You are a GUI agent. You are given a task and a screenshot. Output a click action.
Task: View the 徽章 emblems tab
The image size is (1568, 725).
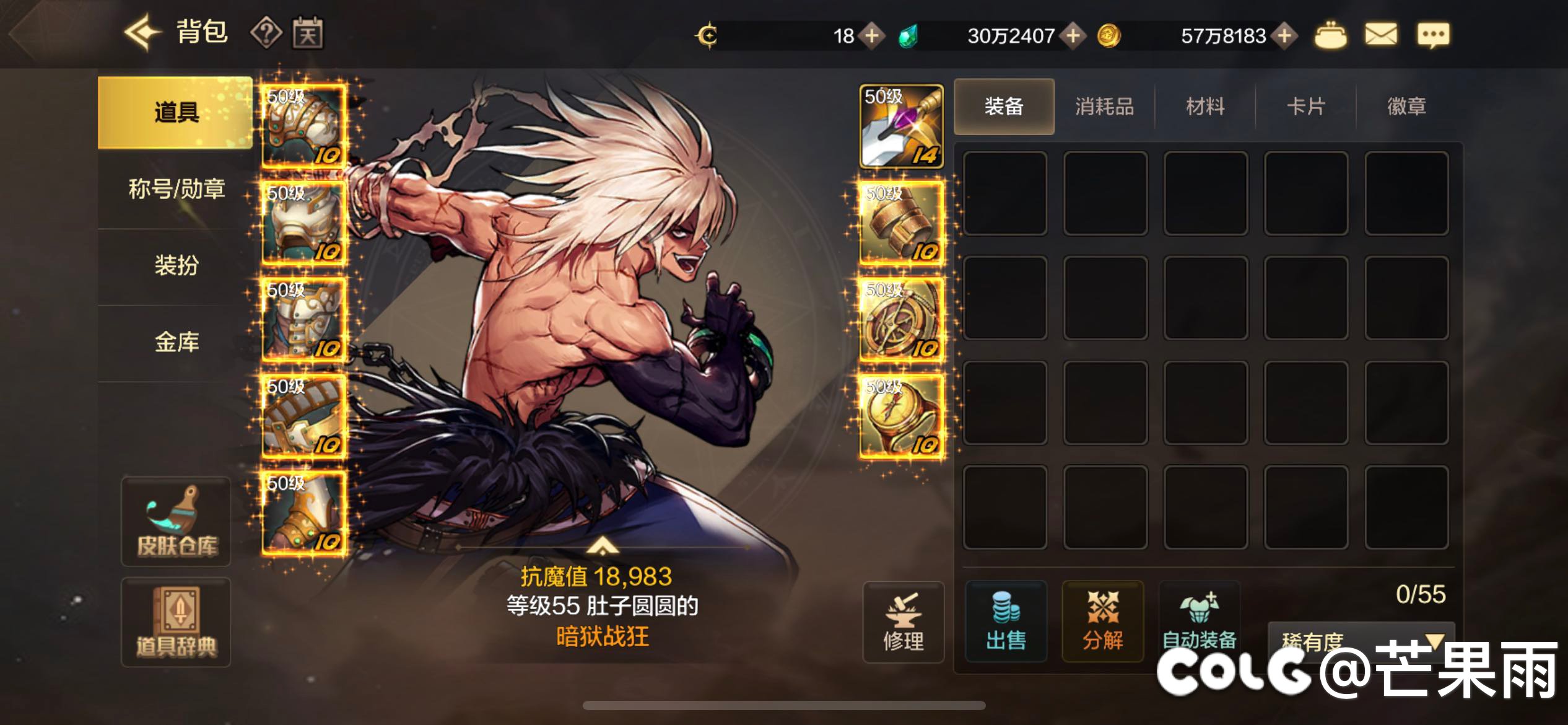1406,107
